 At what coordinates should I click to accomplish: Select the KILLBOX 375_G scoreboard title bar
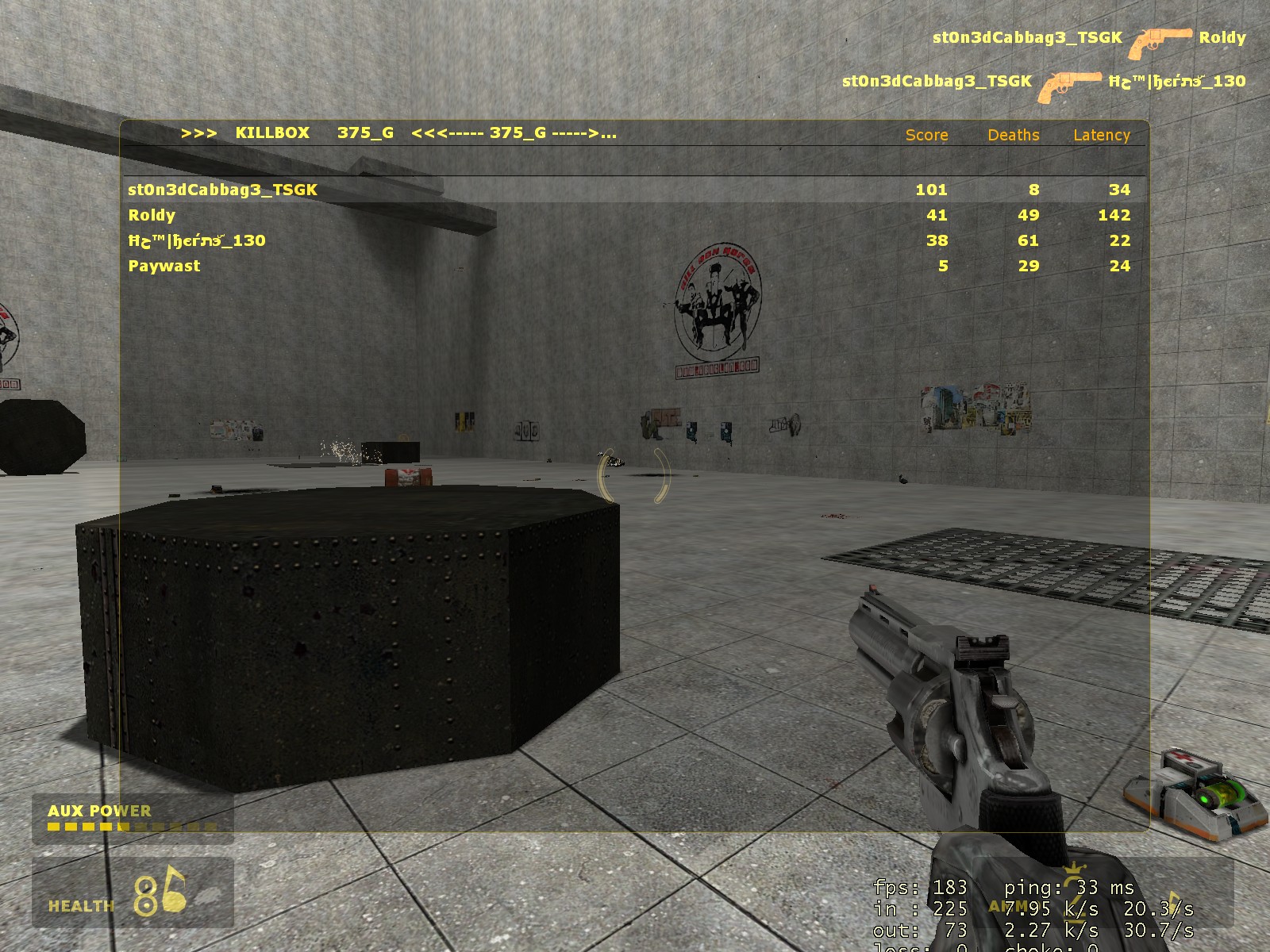click(397, 132)
